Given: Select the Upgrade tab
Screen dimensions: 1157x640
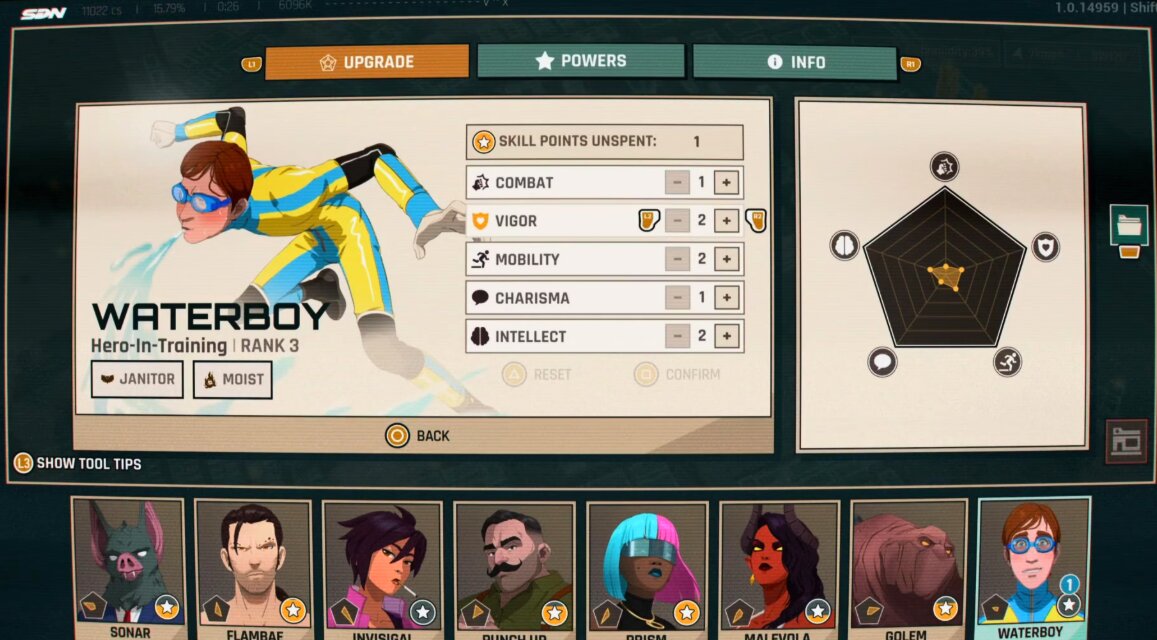Looking at the screenshot, I should tap(367, 62).
